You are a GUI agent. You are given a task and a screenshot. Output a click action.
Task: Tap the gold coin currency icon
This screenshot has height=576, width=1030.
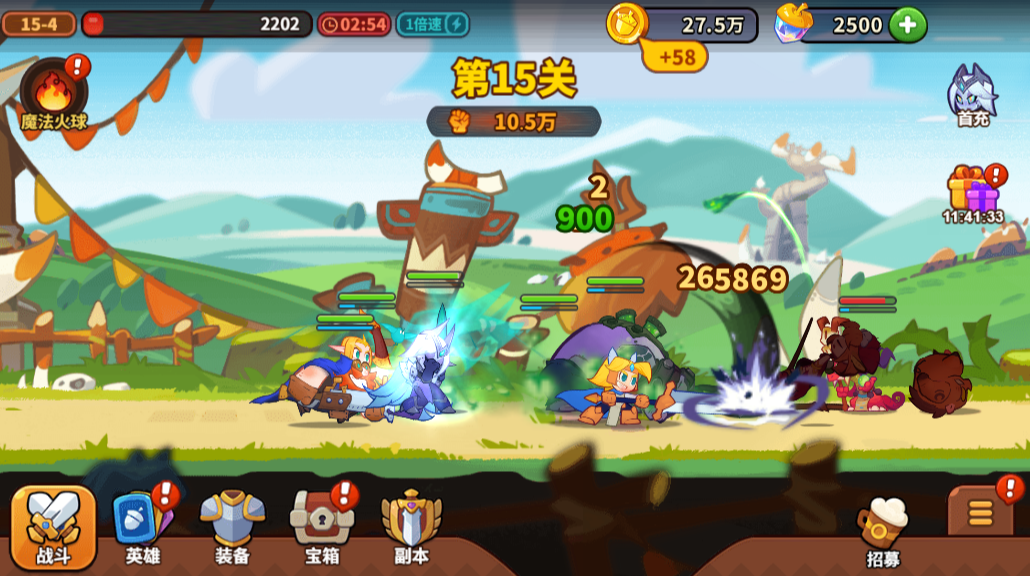627,23
